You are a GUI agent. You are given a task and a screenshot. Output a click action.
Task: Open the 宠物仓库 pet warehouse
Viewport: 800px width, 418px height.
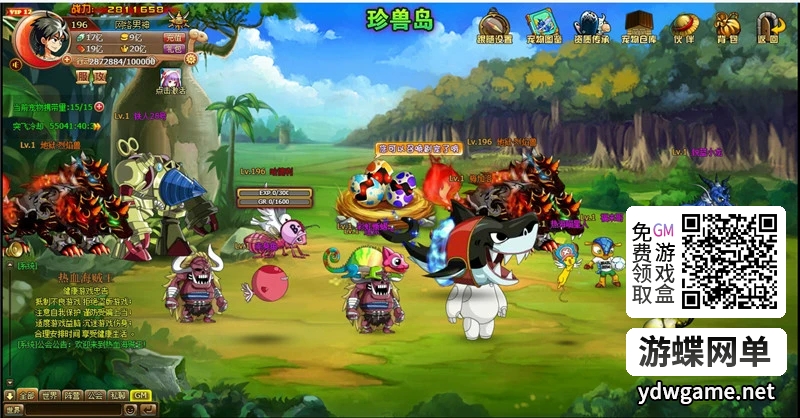pyautogui.click(x=640, y=26)
